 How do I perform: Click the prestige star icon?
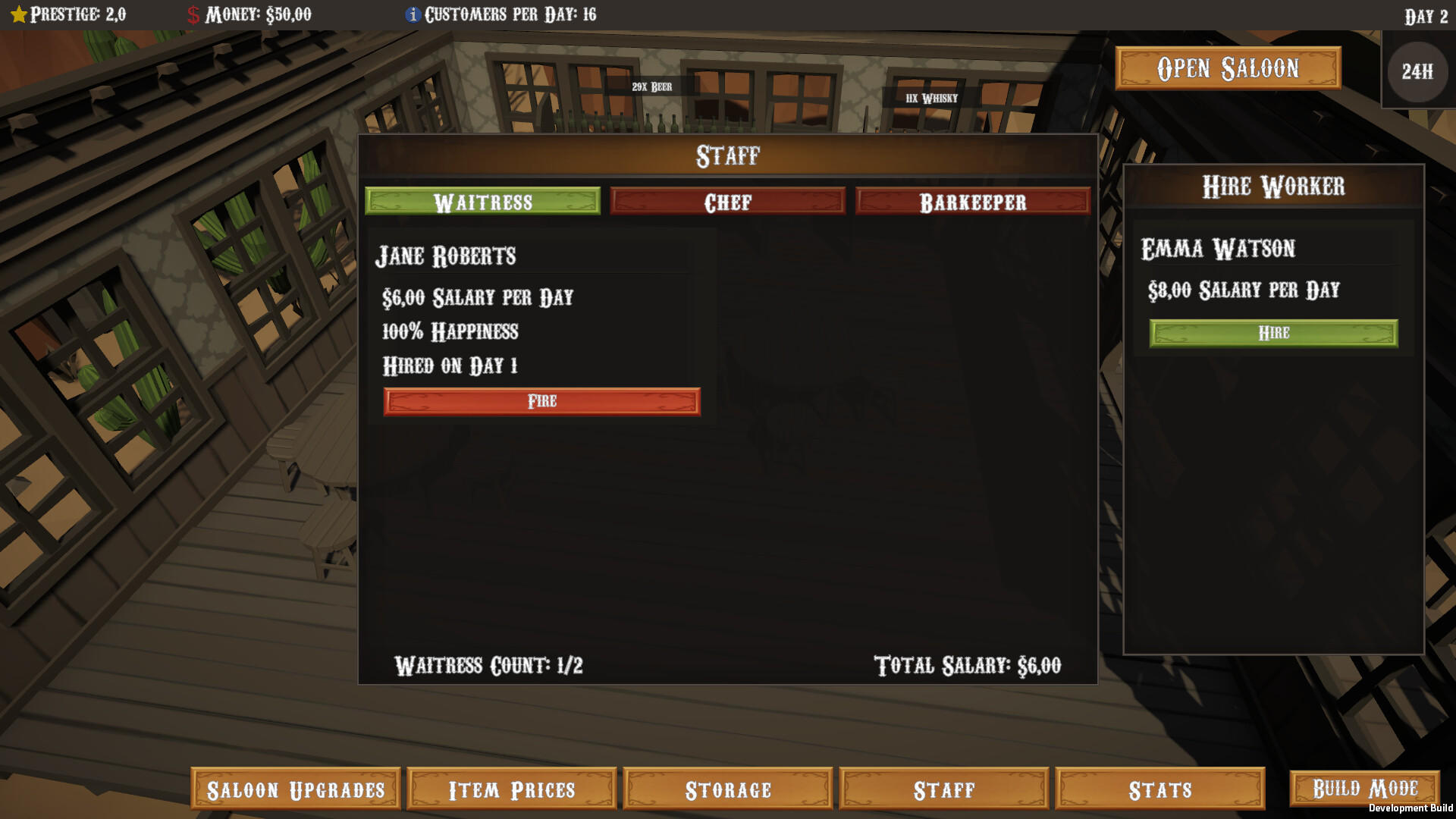18,13
